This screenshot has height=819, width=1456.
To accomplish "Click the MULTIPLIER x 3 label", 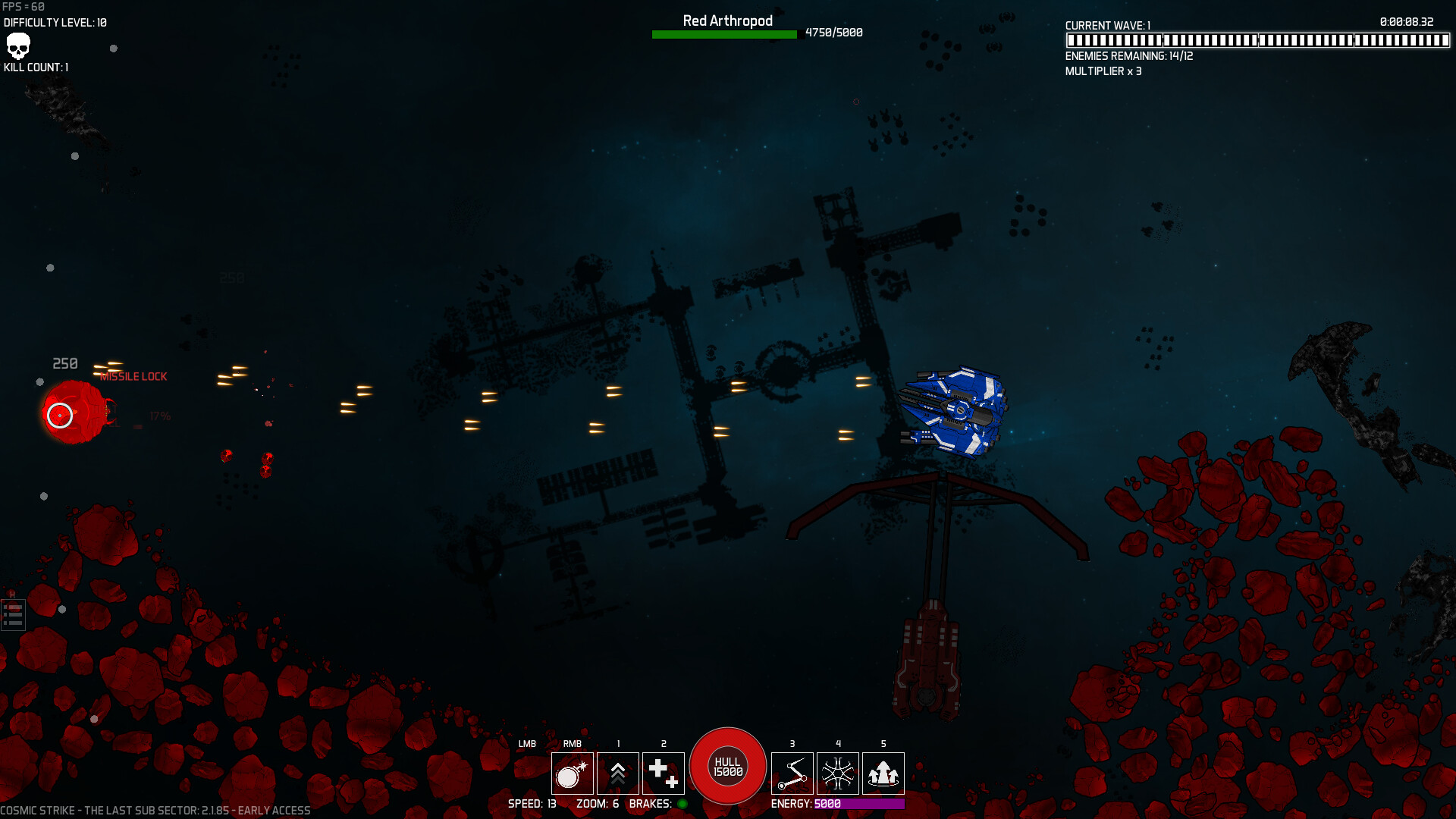I will coord(1103,71).
